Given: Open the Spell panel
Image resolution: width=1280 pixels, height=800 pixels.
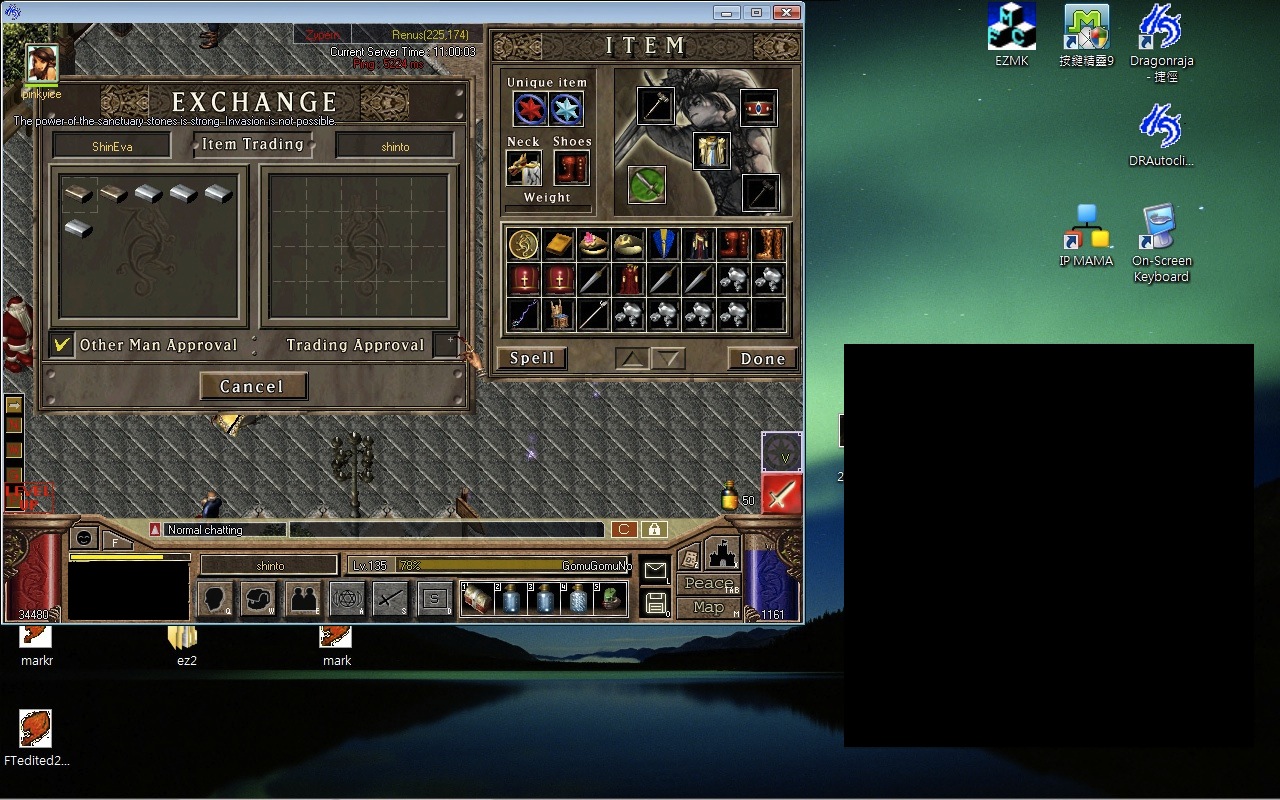Looking at the screenshot, I should click(532, 358).
